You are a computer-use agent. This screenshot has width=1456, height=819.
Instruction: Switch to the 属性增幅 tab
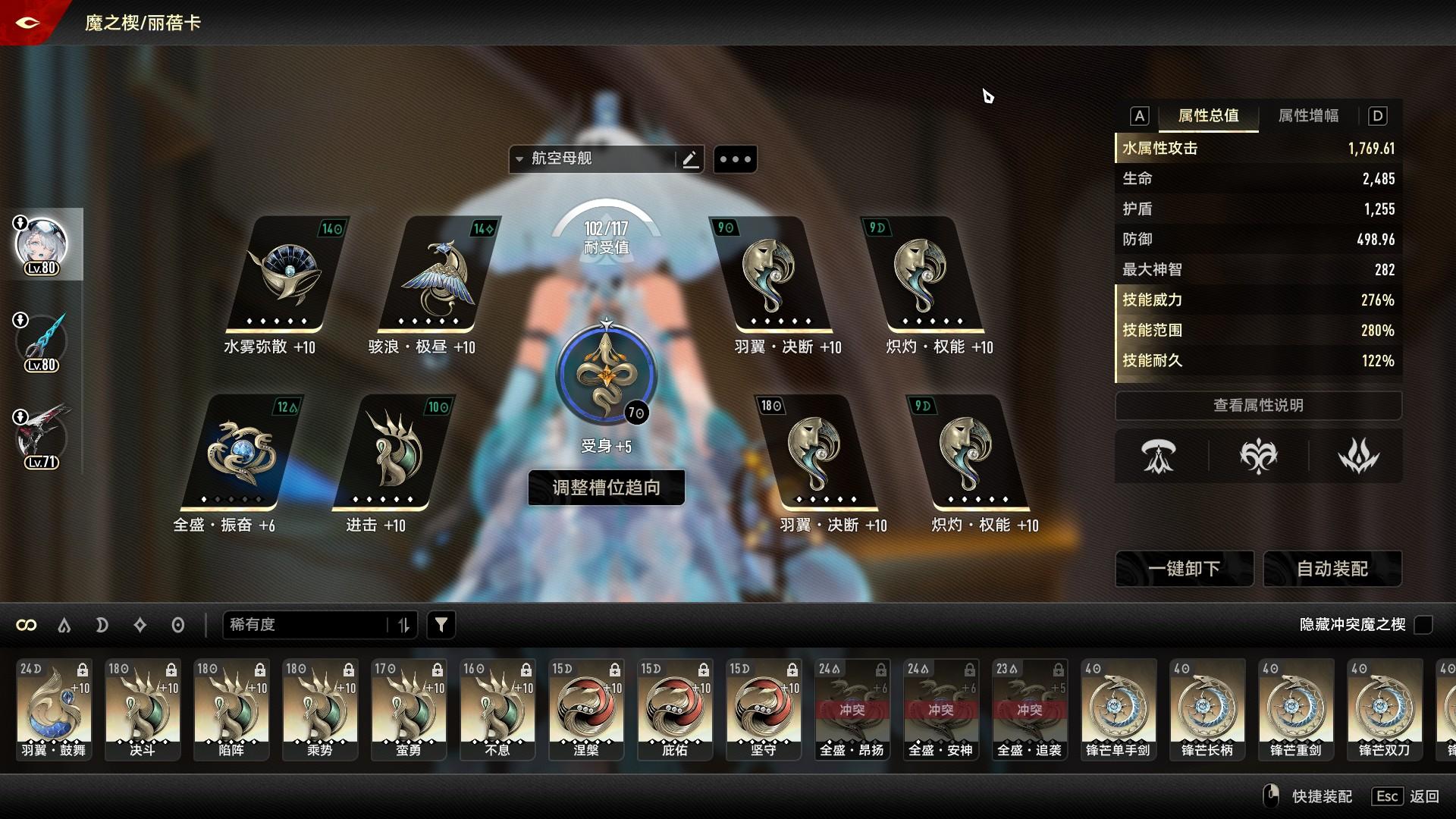click(x=1308, y=116)
